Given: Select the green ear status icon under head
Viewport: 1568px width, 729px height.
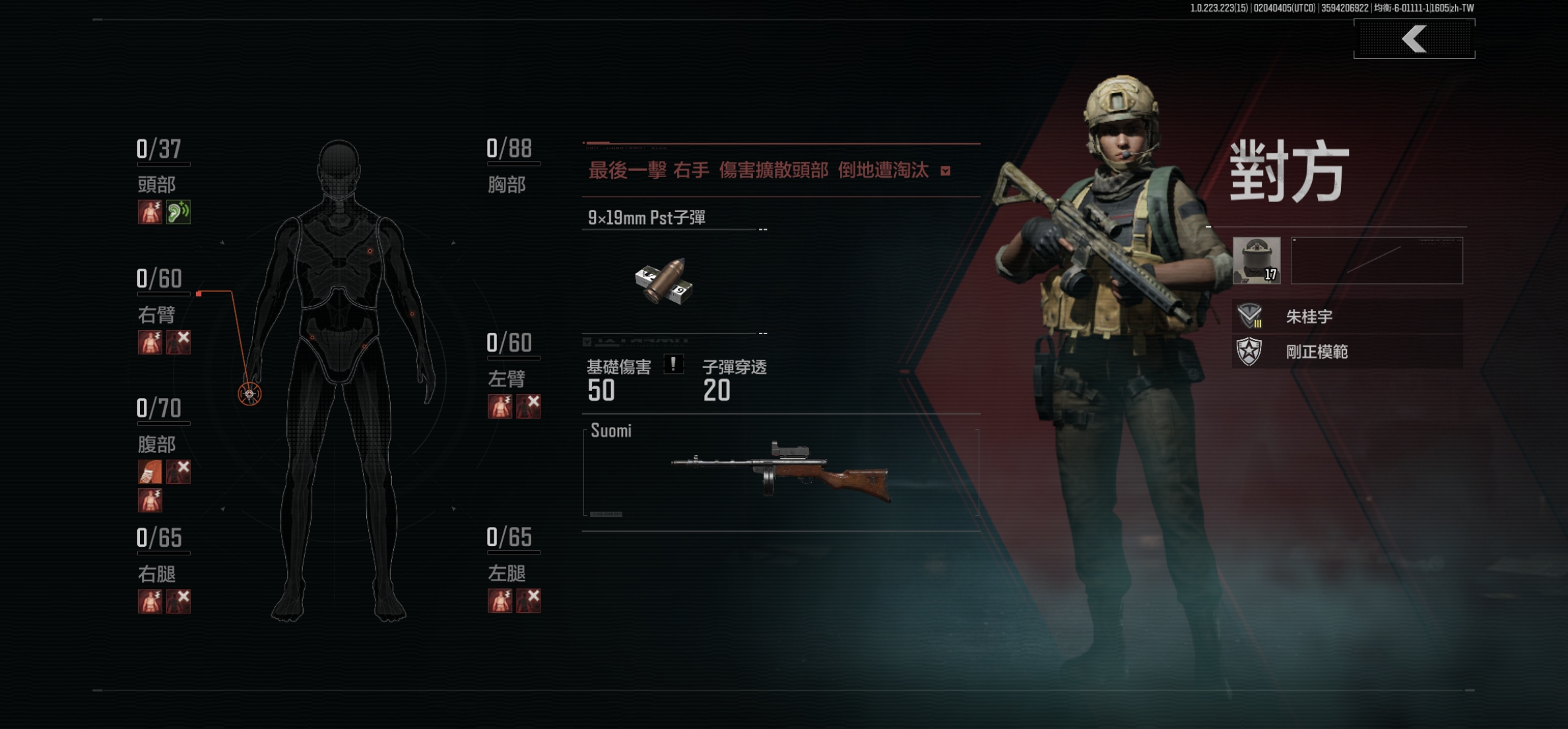Looking at the screenshot, I should click(x=178, y=212).
